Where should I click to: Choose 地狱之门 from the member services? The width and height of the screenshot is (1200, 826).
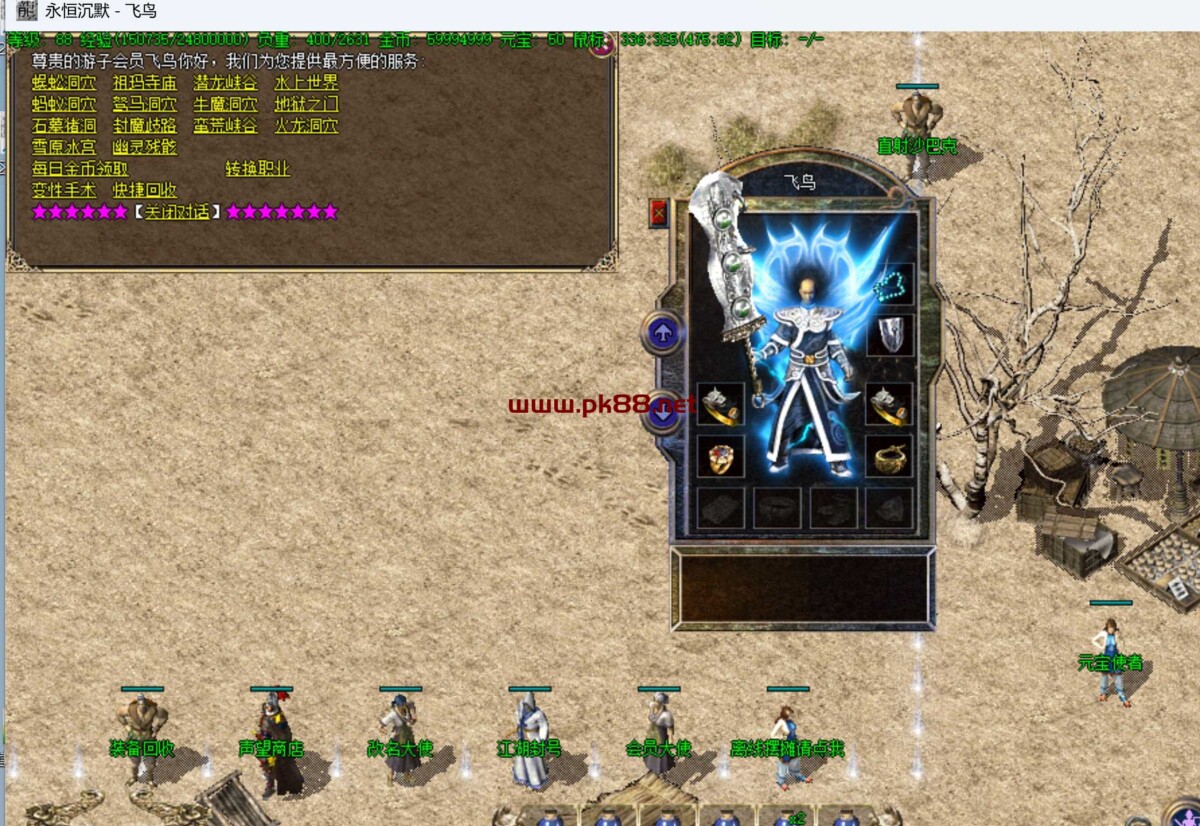[x=306, y=104]
